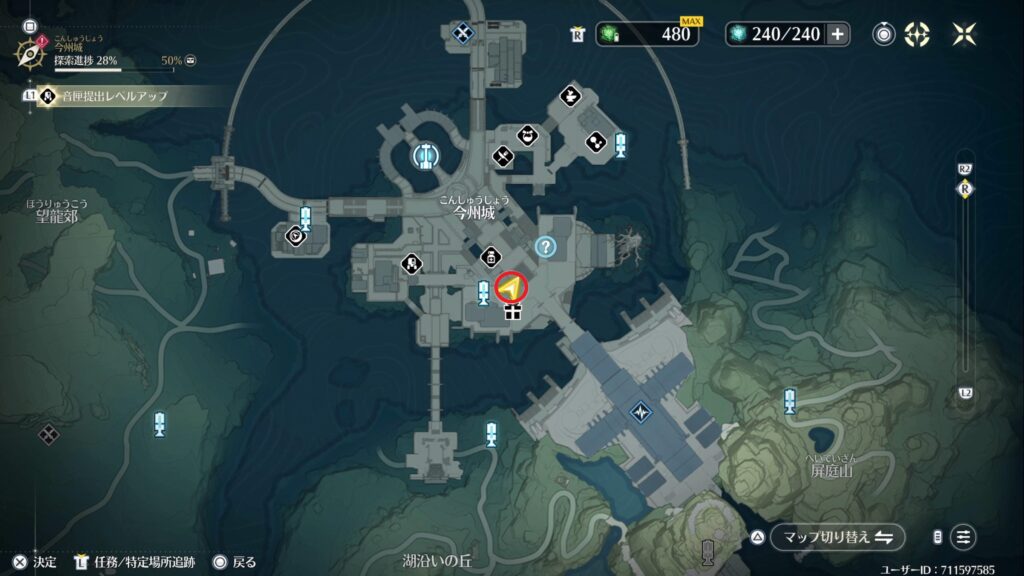Select the resonance beacon near 屏庭山
Screen dimensions: 1024x576
coord(790,402)
